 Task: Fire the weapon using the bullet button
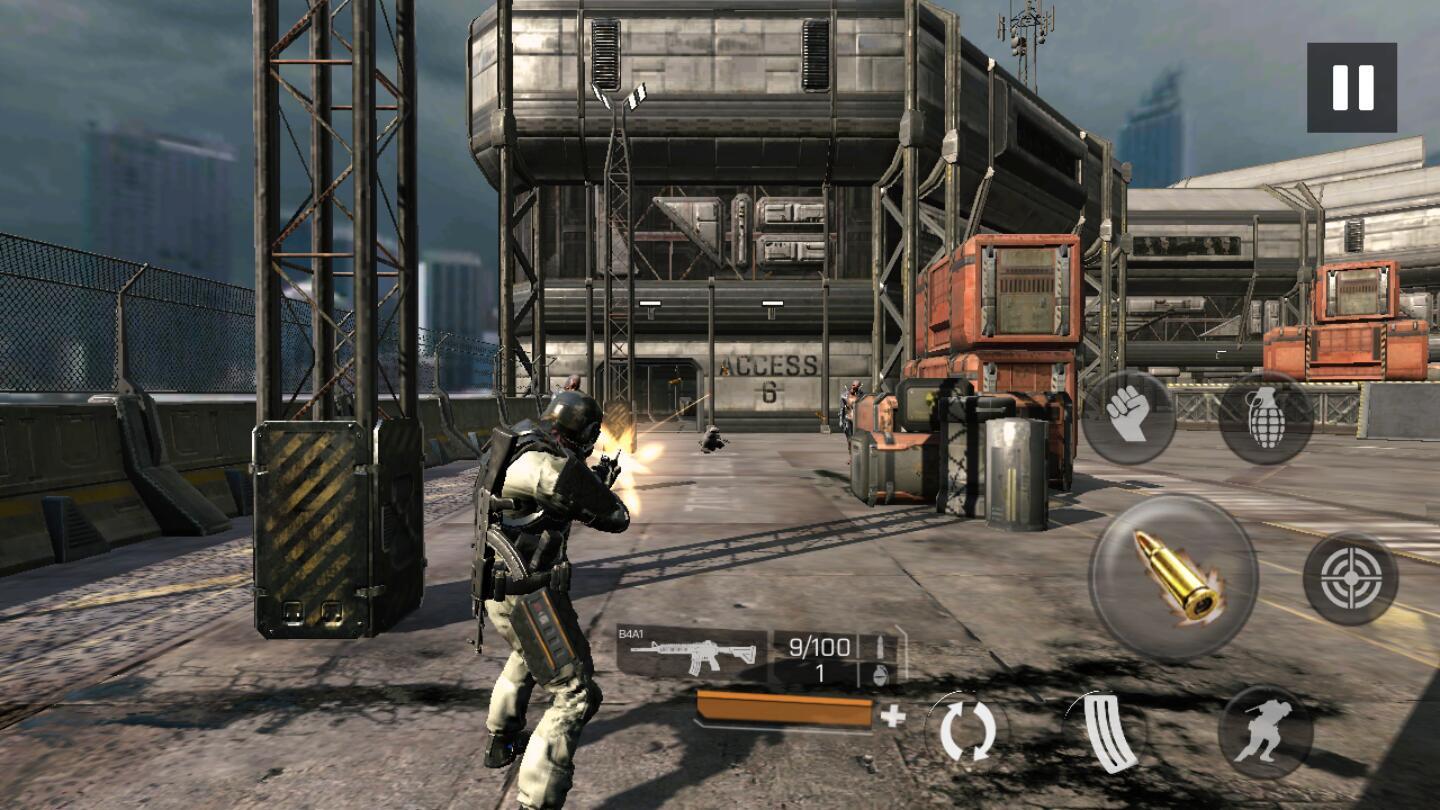point(1173,577)
